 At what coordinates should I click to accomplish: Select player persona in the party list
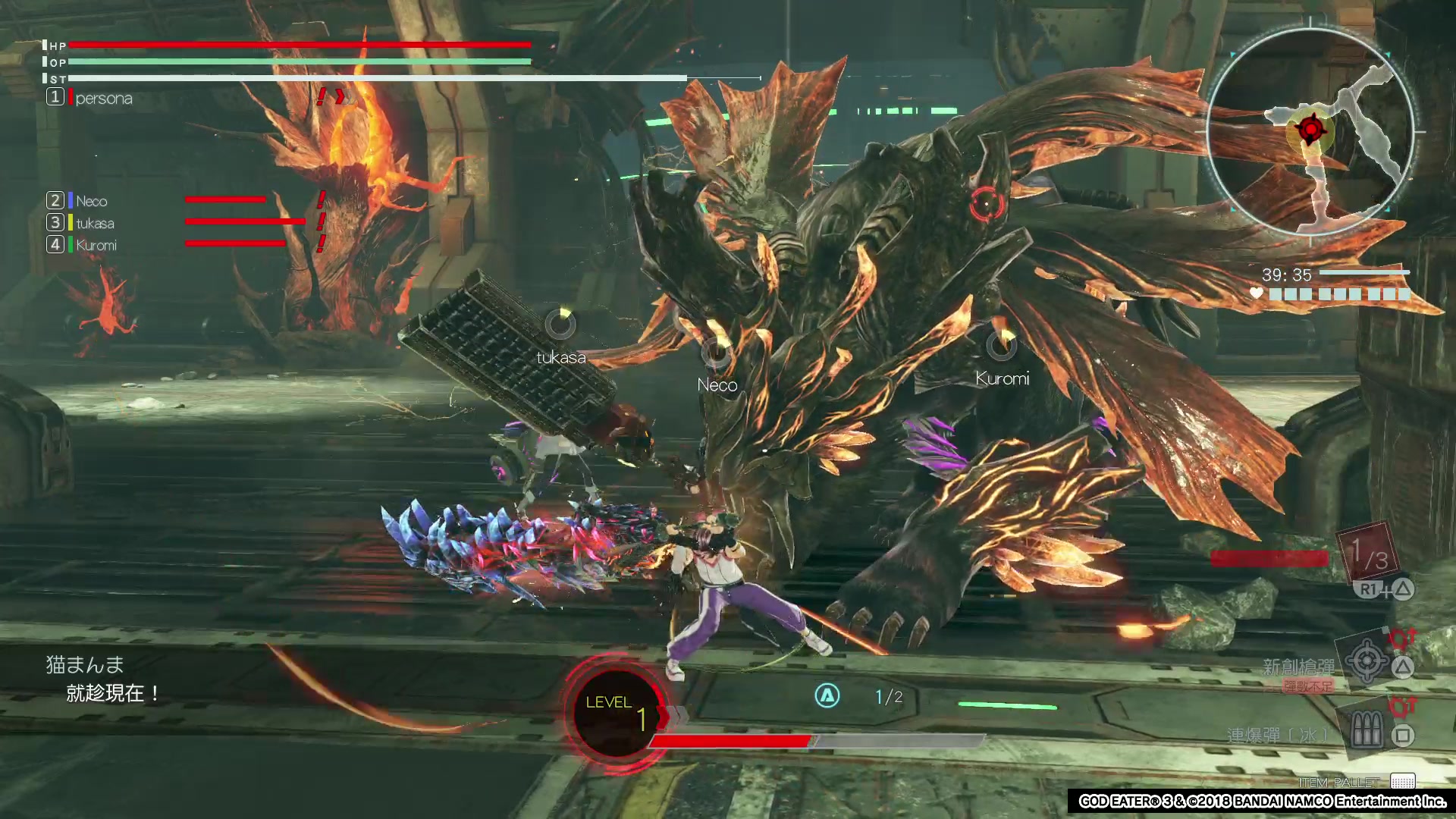tap(103, 98)
